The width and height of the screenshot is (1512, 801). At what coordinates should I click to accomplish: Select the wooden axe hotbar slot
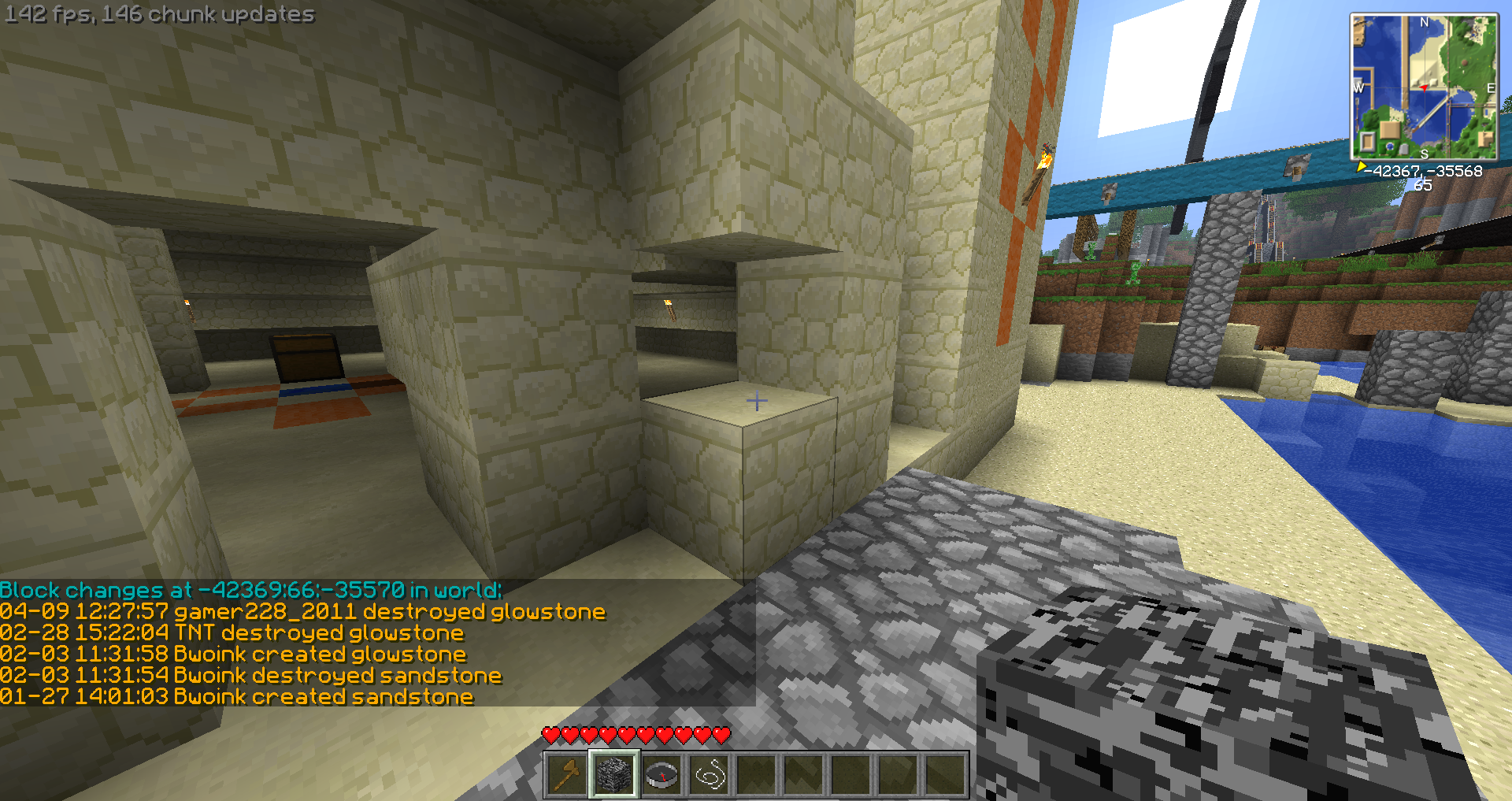coord(566,775)
